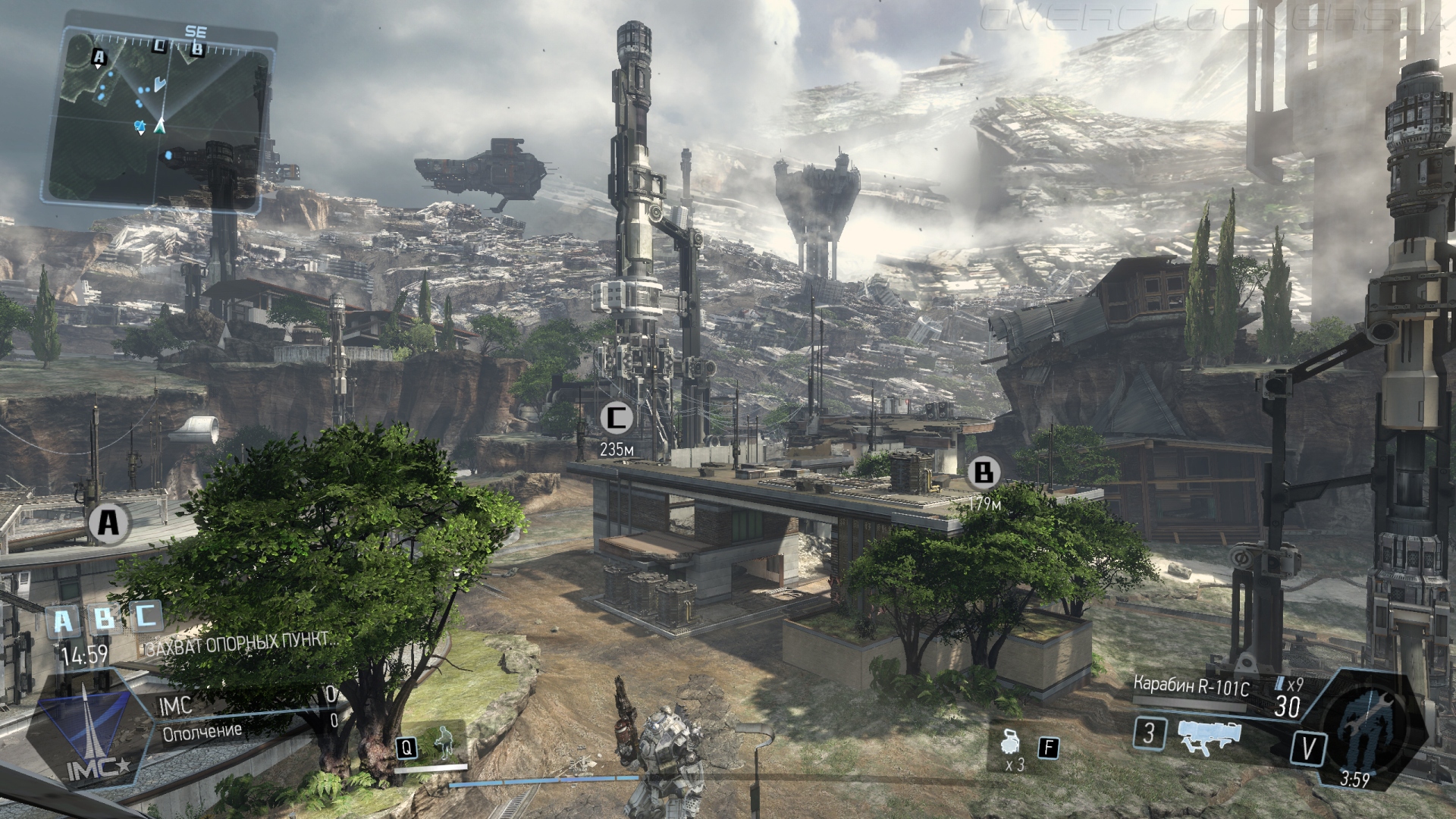The image size is (1456, 819).
Task: Click the square hardpoint A status icon
Action: [x=63, y=622]
